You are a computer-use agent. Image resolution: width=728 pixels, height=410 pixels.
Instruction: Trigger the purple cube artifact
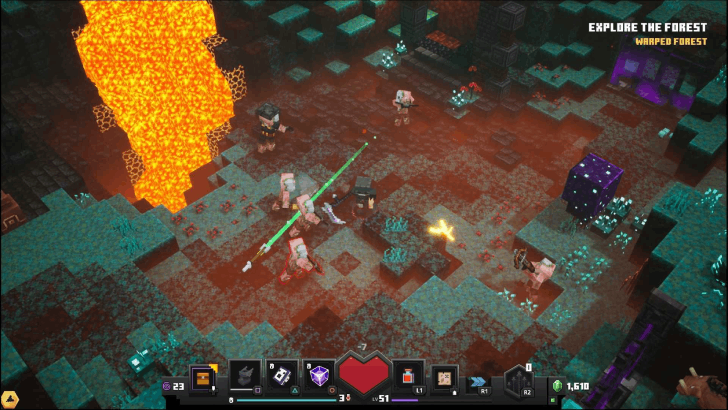tap(320, 375)
